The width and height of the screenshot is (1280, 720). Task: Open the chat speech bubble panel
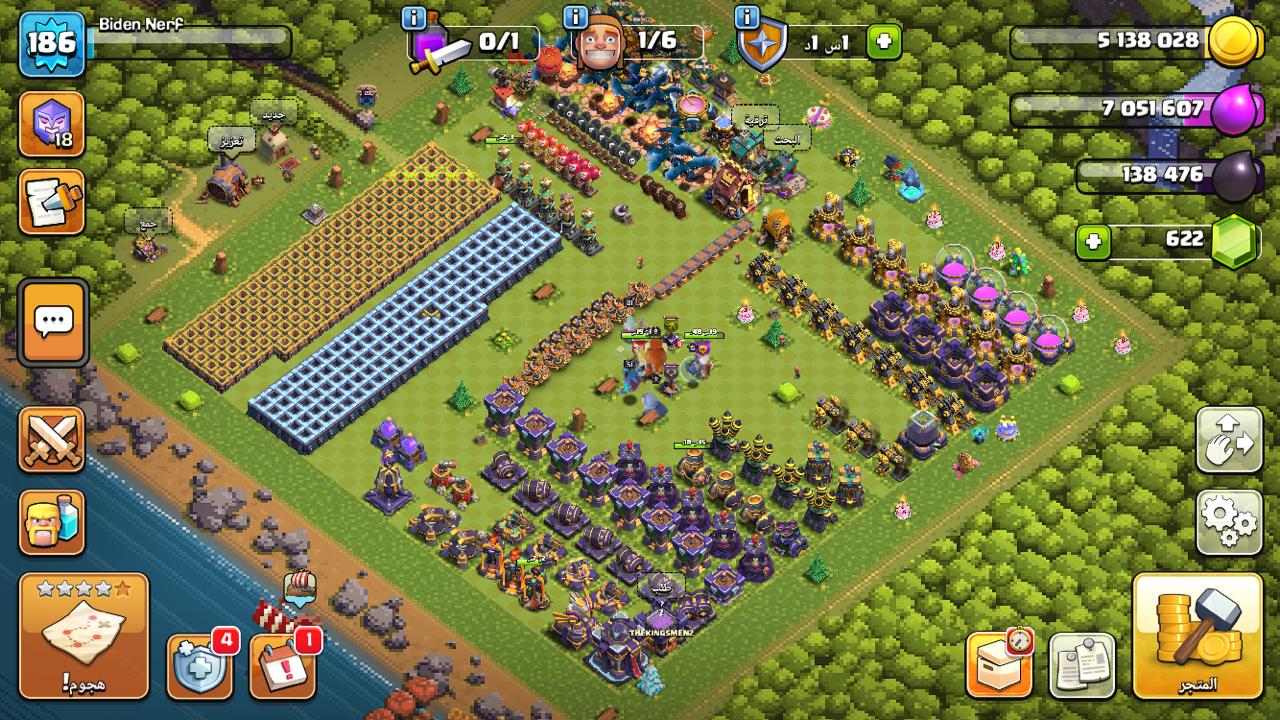53,322
